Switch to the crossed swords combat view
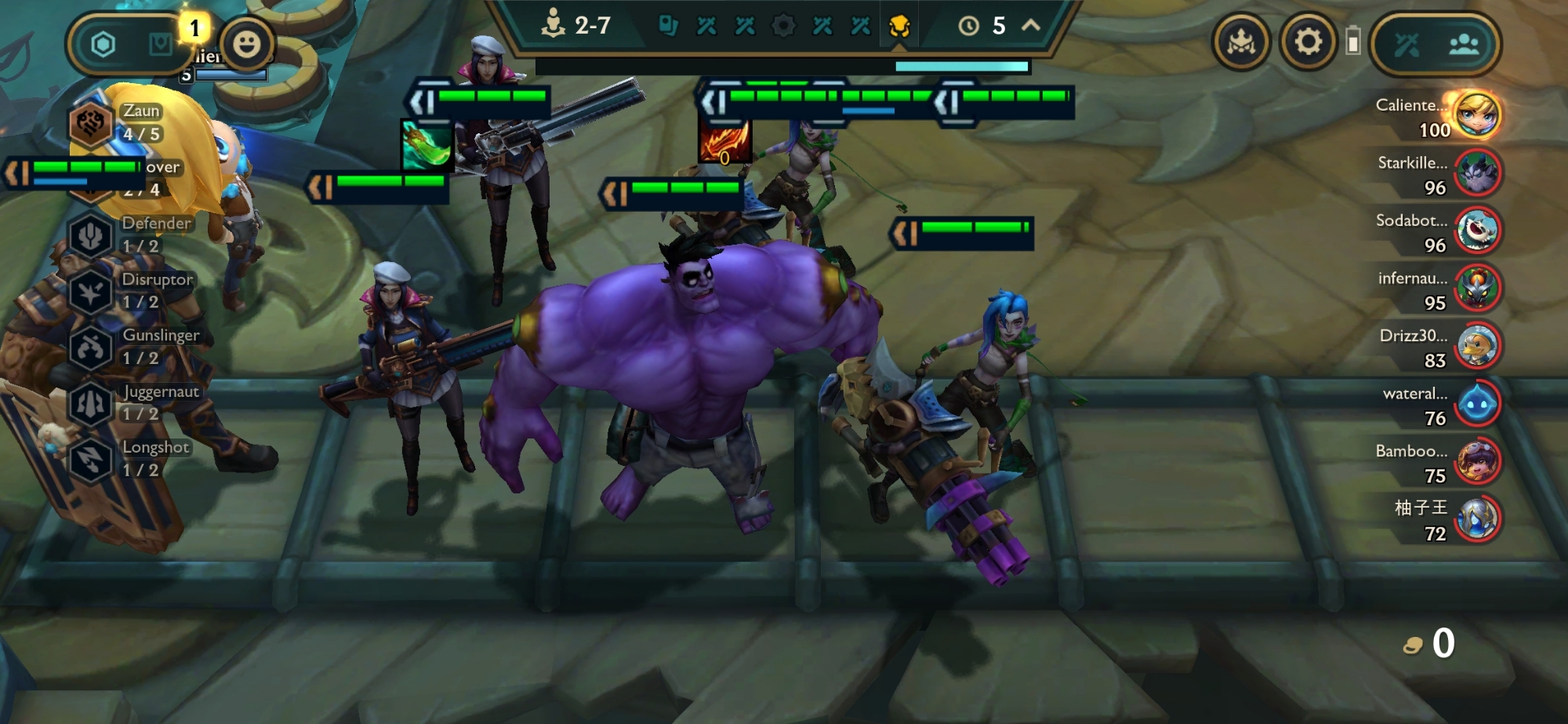The height and width of the screenshot is (724, 1568). (x=1406, y=45)
